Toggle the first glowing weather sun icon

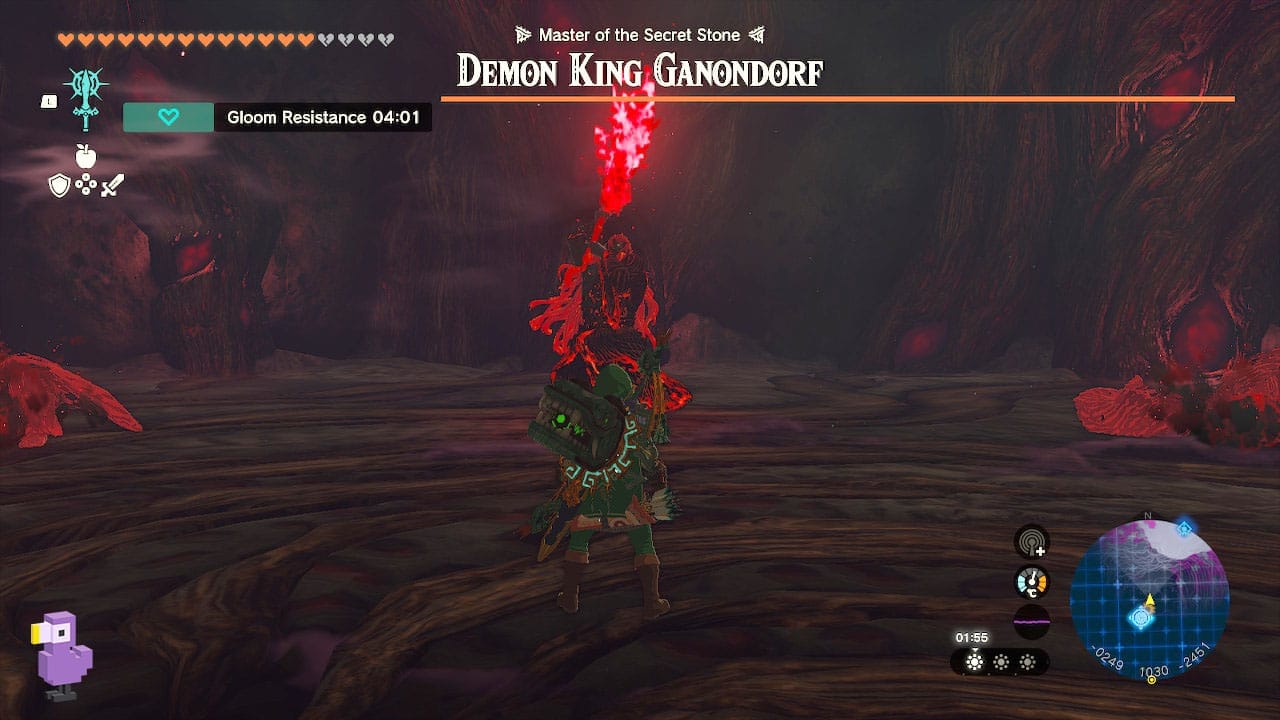click(x=974, y=660)
